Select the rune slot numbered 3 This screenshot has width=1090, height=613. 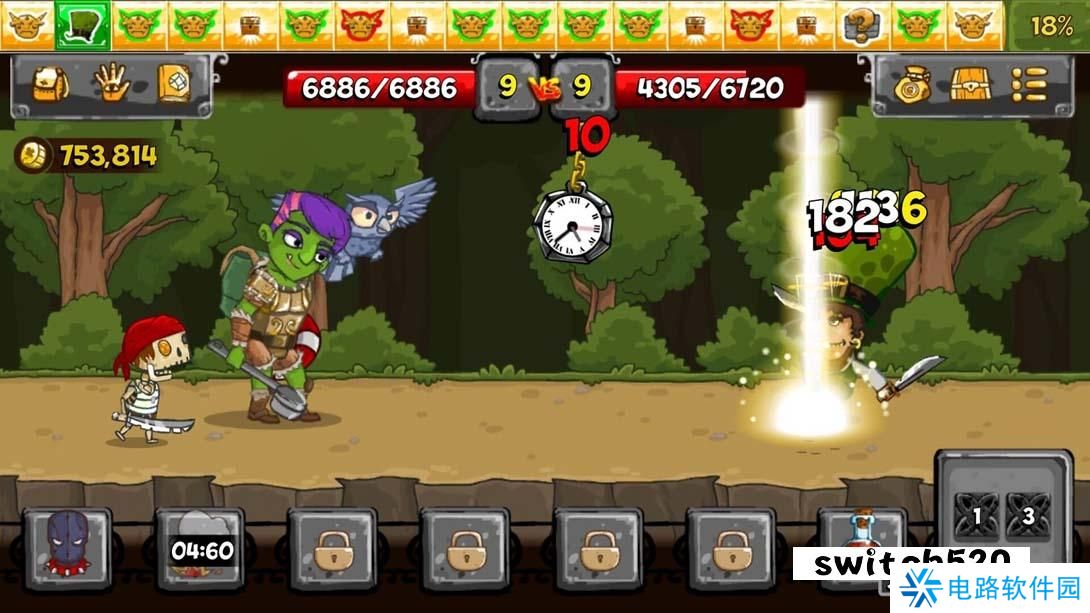point(1027,517)
